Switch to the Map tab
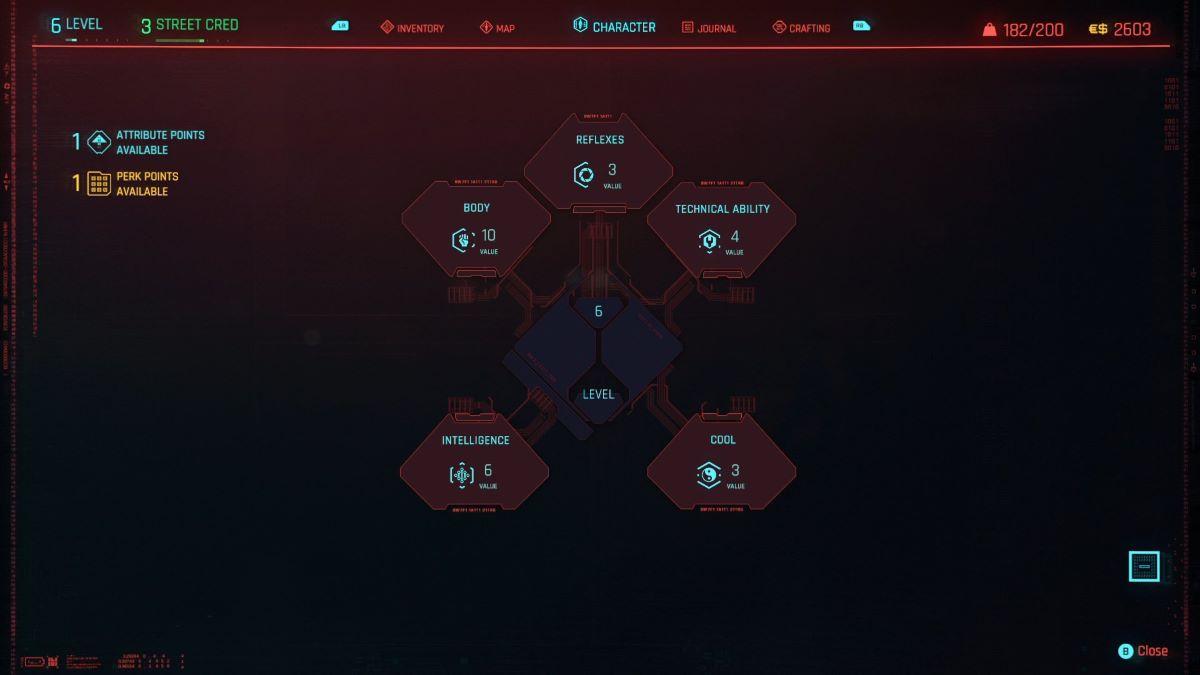This screenshot has height=675, width=1200. pos(497,28)
